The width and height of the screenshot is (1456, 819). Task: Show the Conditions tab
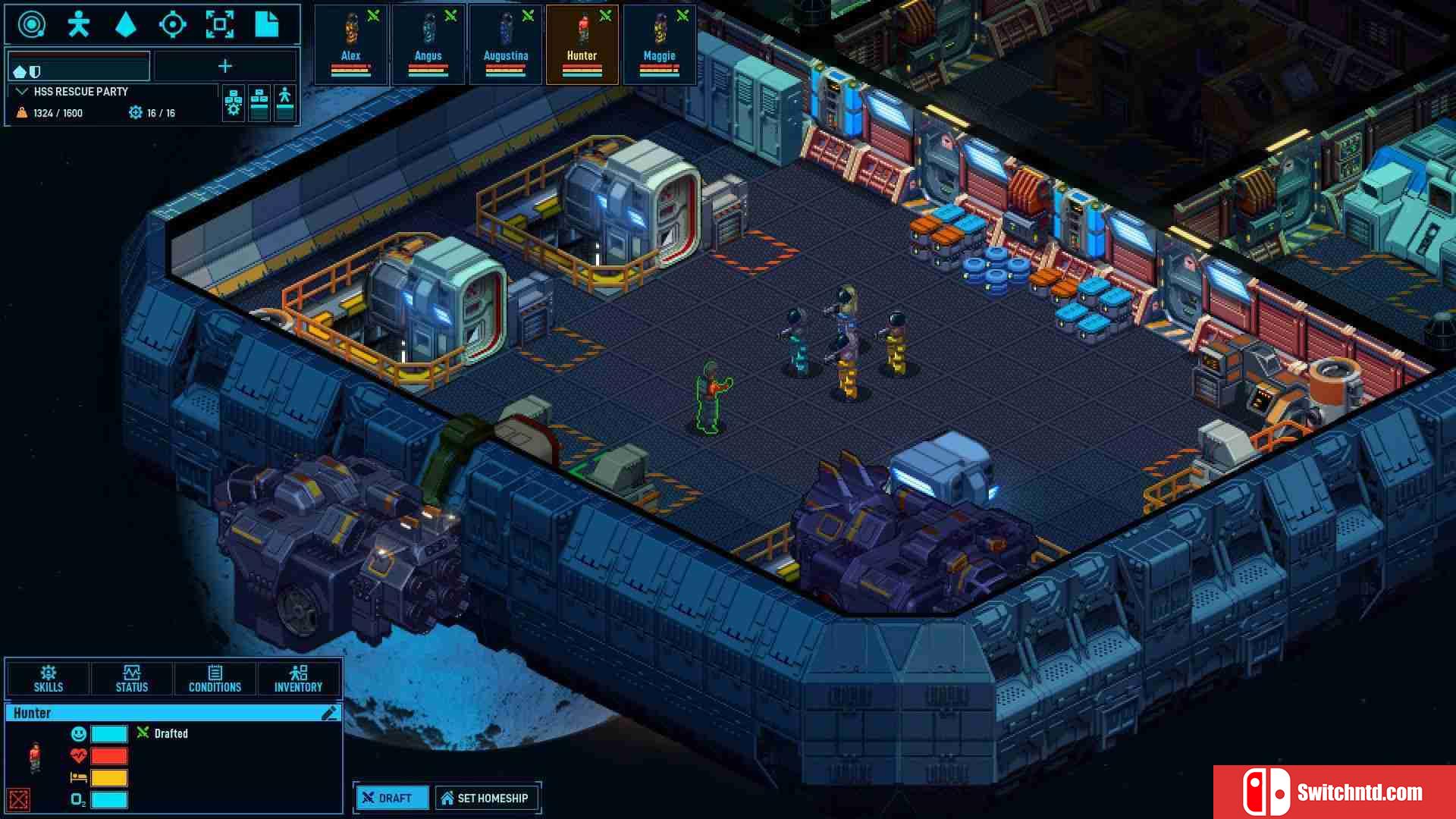[215, 678]
